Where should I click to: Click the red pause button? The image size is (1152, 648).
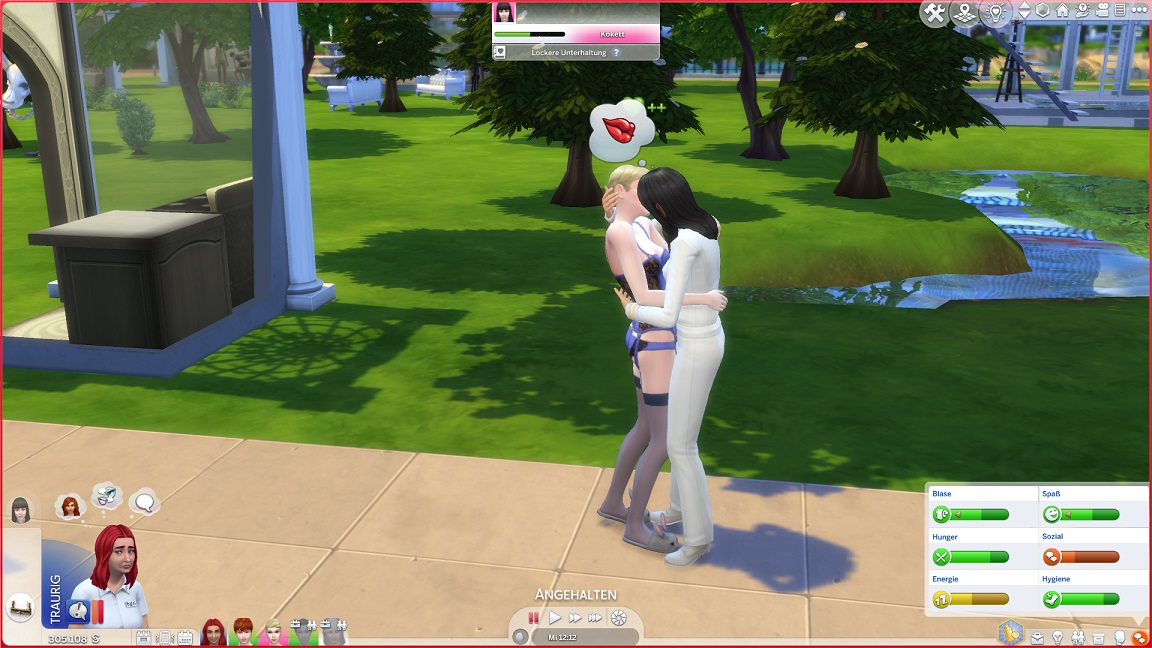click(534, 618)
